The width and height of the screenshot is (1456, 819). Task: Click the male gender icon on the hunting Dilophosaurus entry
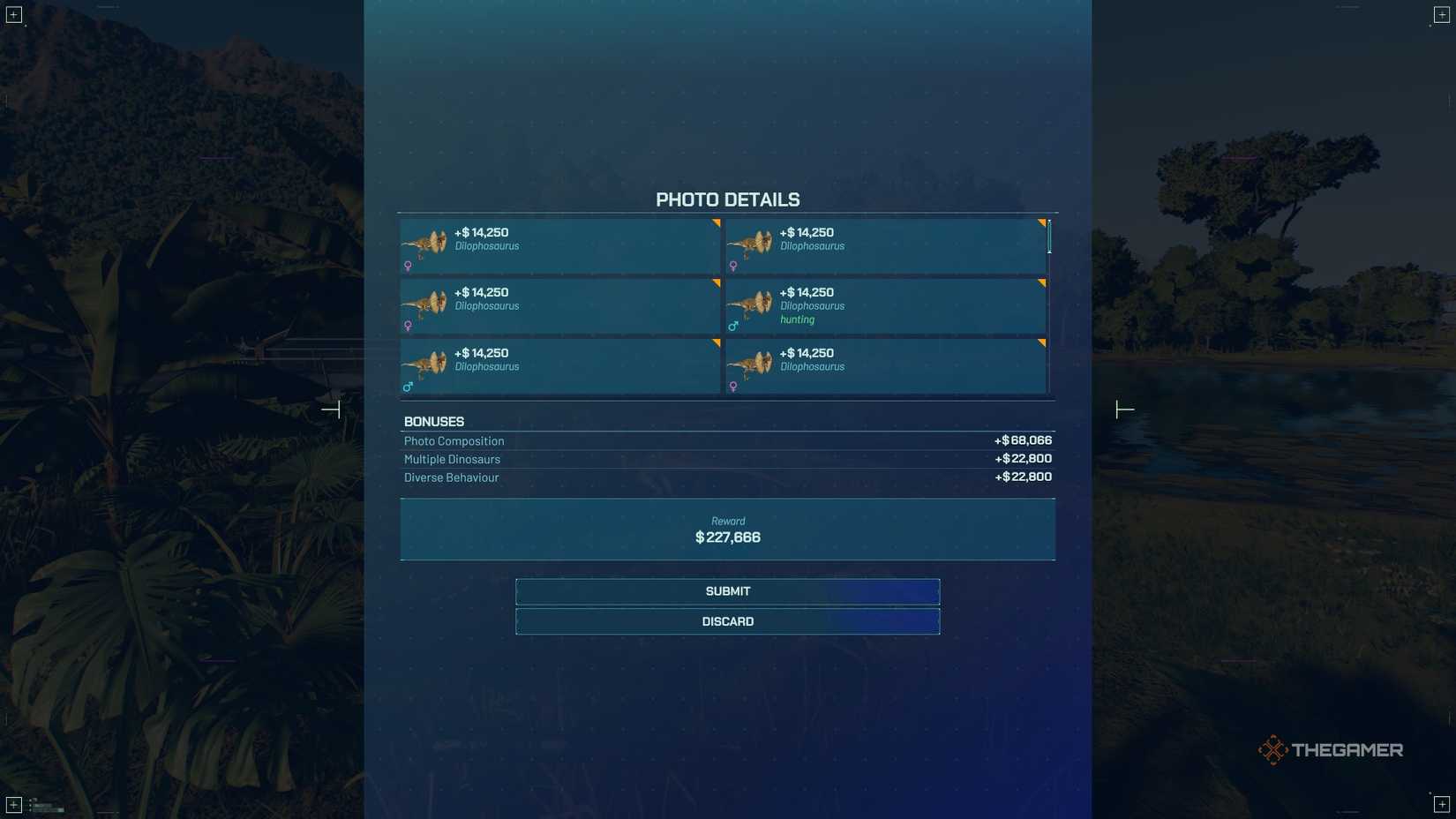pyautogui.click(x=733, y=326)
